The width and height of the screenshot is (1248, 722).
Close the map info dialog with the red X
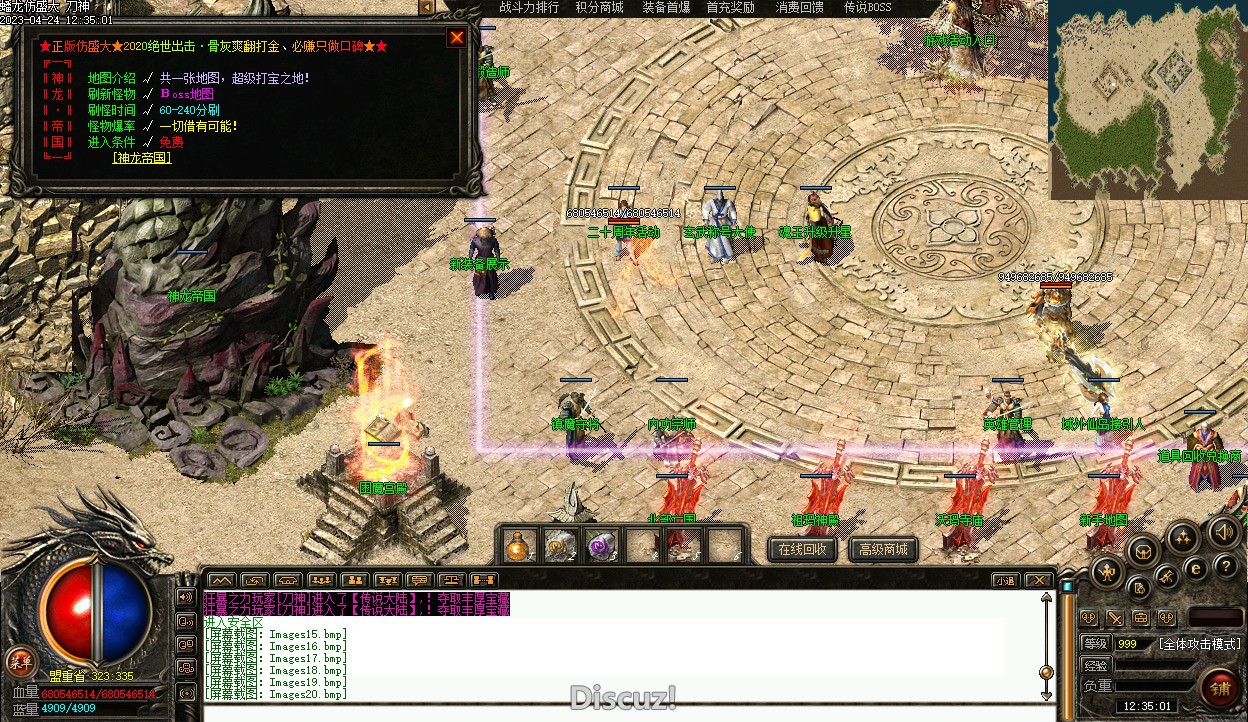[456, 38]
